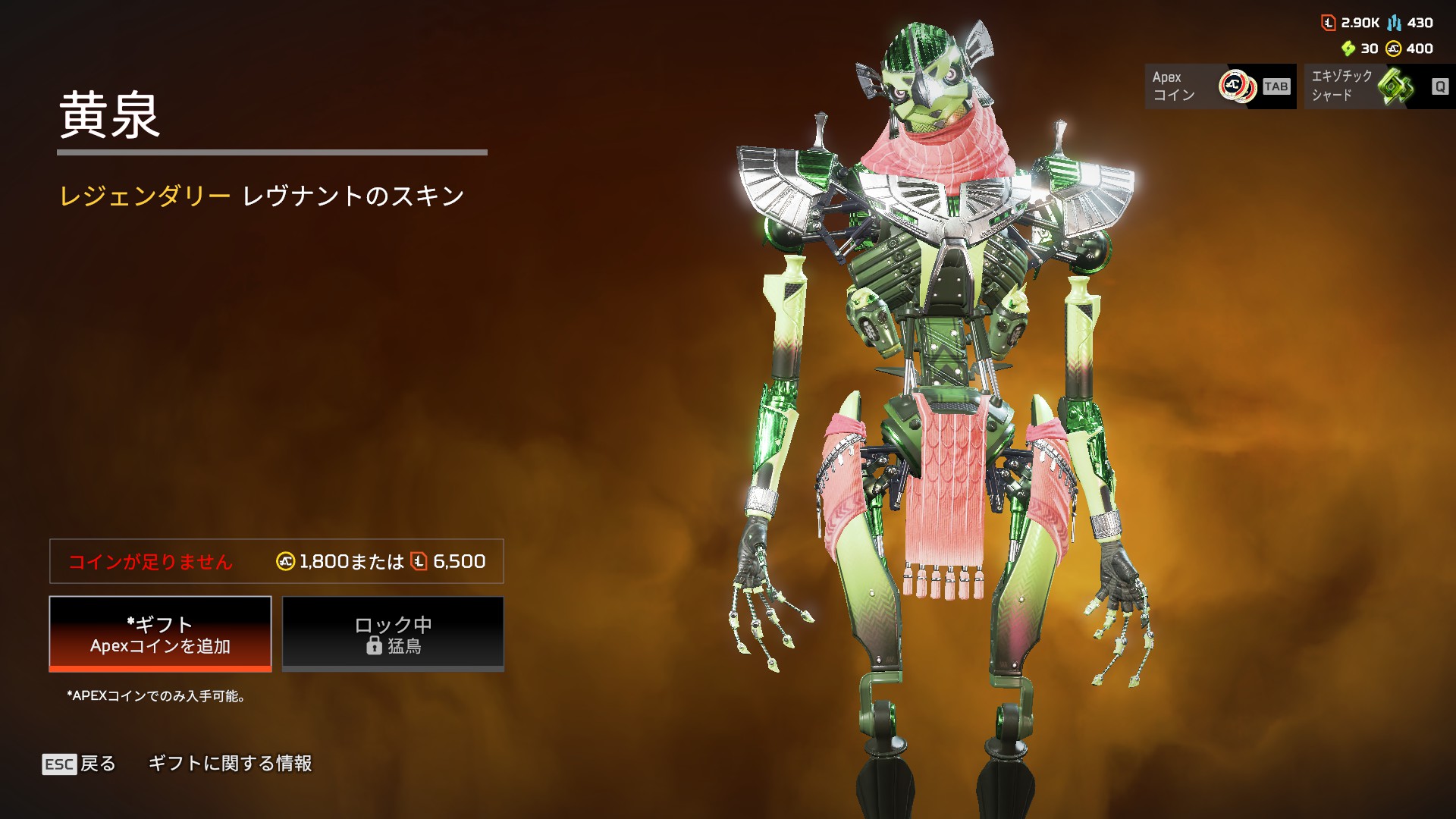Open the Exotic Shards button
This screenshot has width=1456, height=819.
pos(1379,86)
